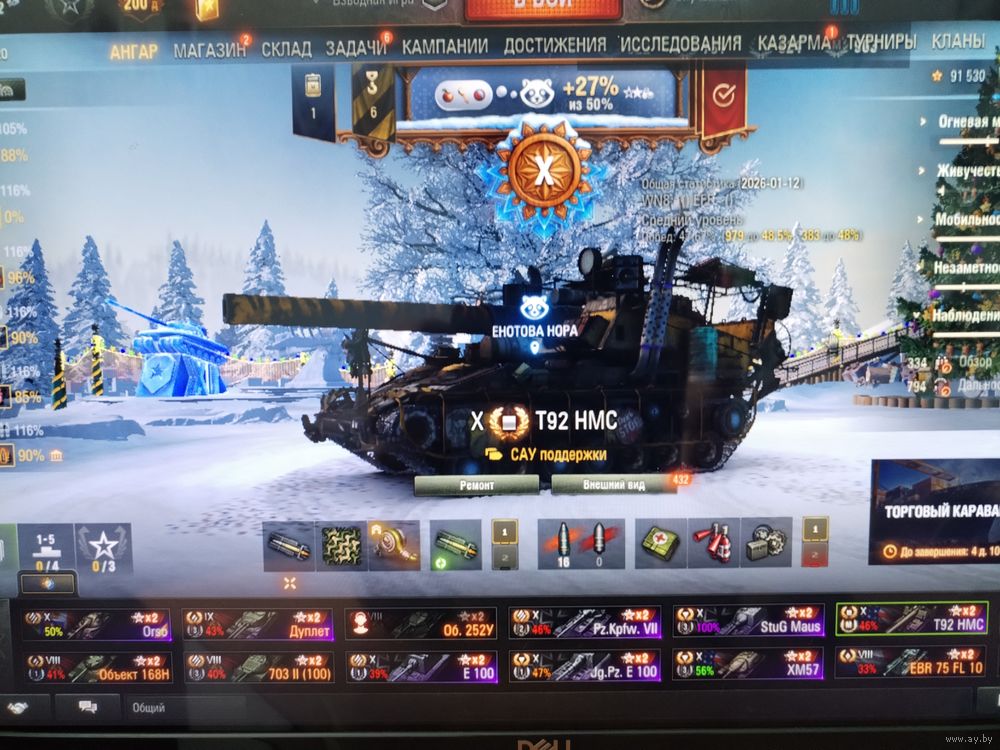Choose the StuG Maus tank in carousel

[x=748, y=621]
